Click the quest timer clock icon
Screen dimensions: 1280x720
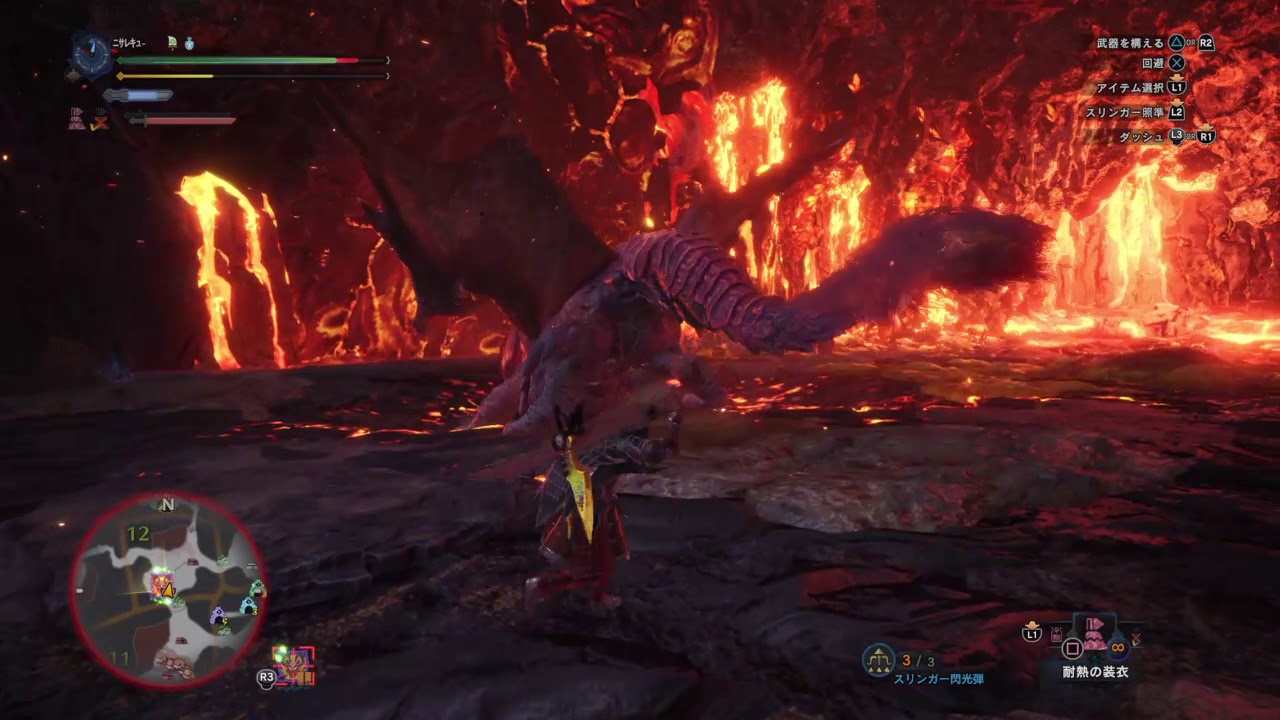(91, 55)
